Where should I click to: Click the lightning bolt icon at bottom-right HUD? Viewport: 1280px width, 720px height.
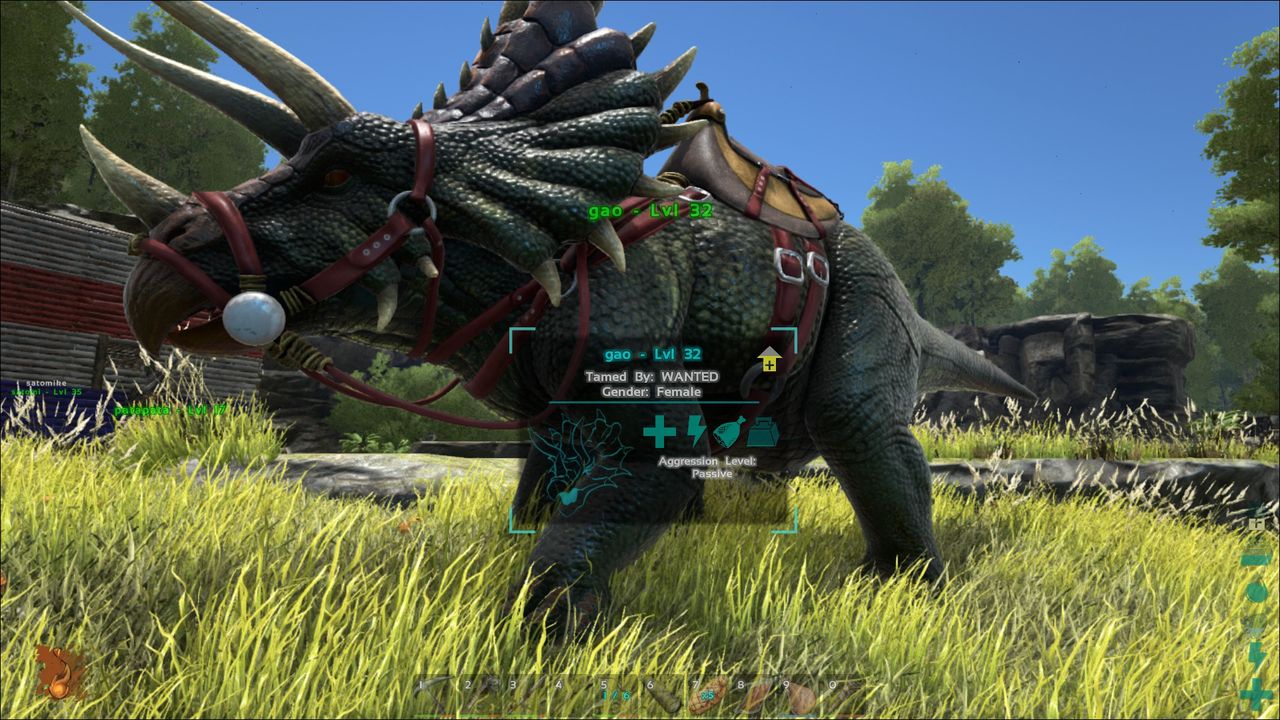1256,656
